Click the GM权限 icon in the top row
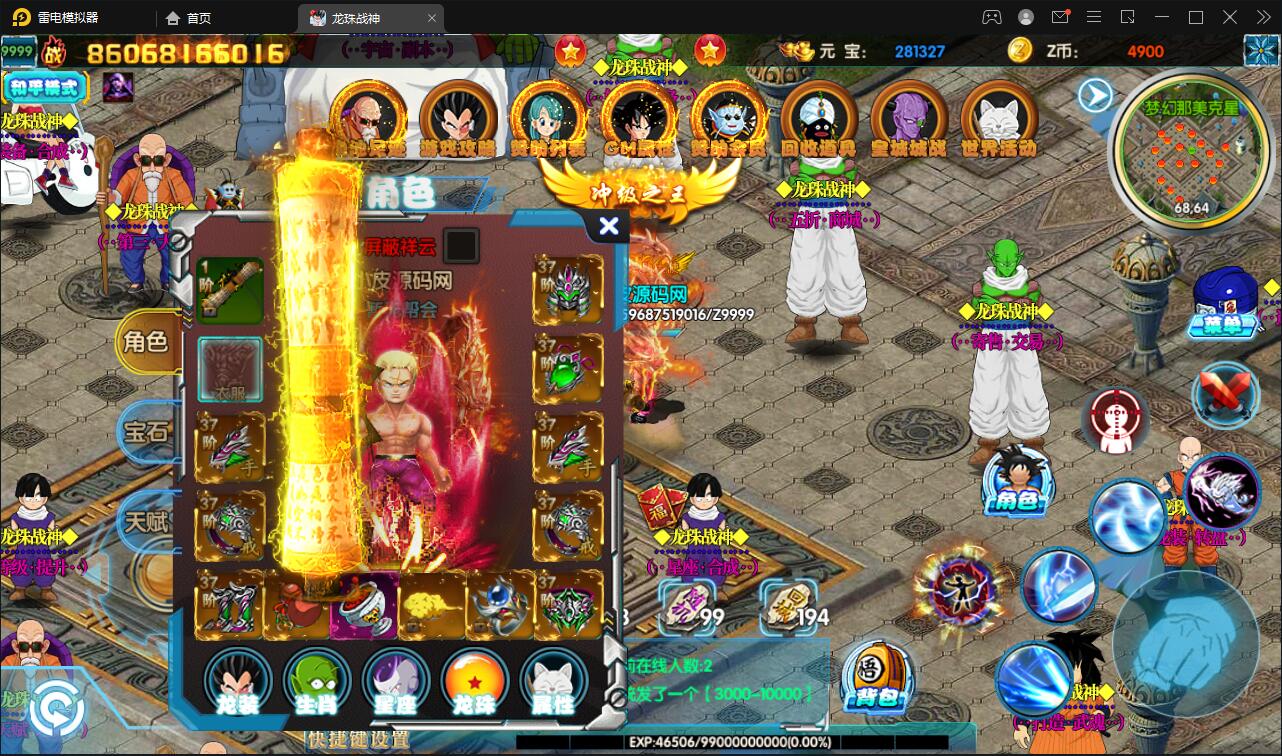The width and height of the screenshot is (1282, 756). [638, 118]
